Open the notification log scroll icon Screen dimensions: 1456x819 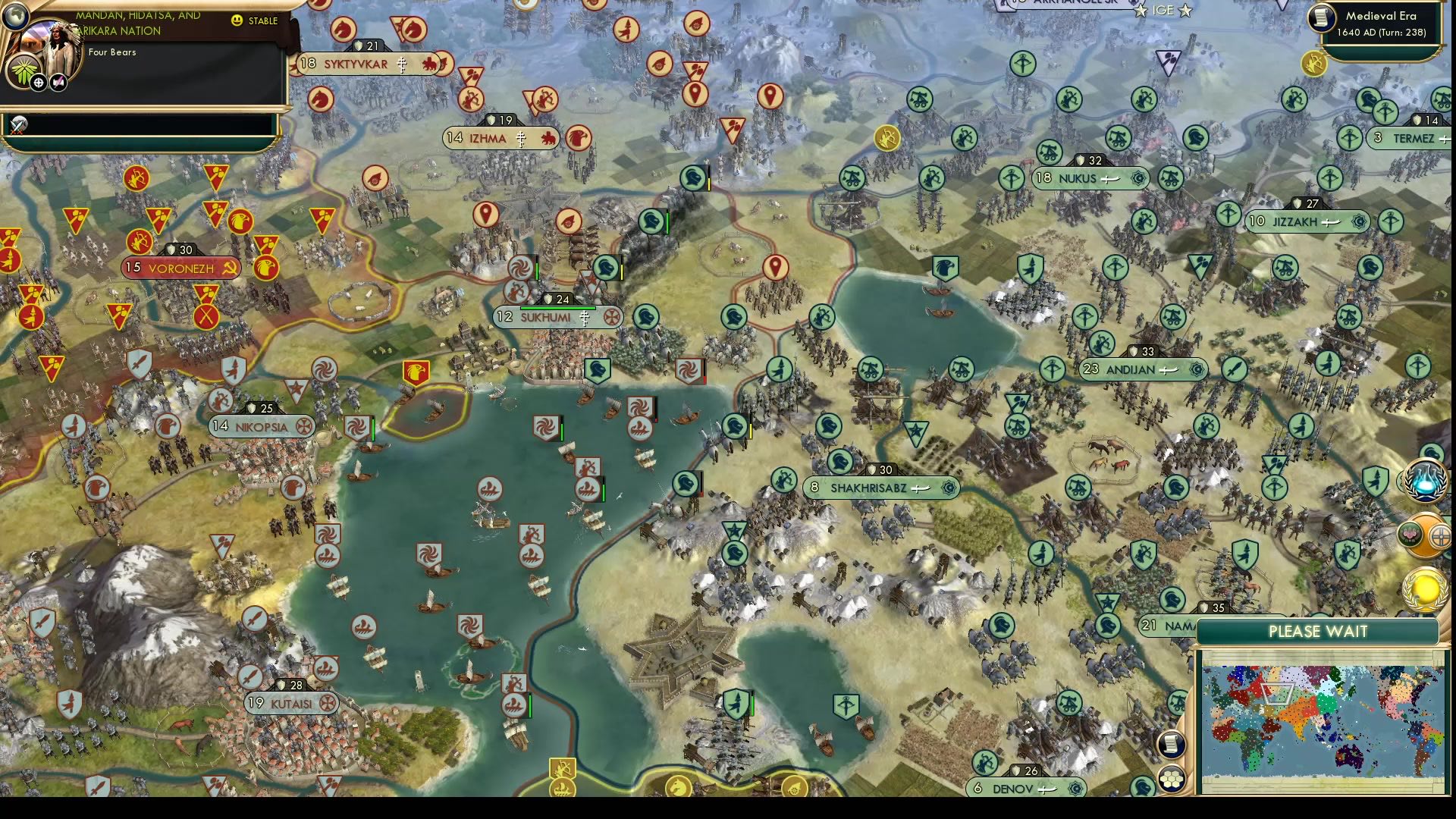(x=1172, y=745)
